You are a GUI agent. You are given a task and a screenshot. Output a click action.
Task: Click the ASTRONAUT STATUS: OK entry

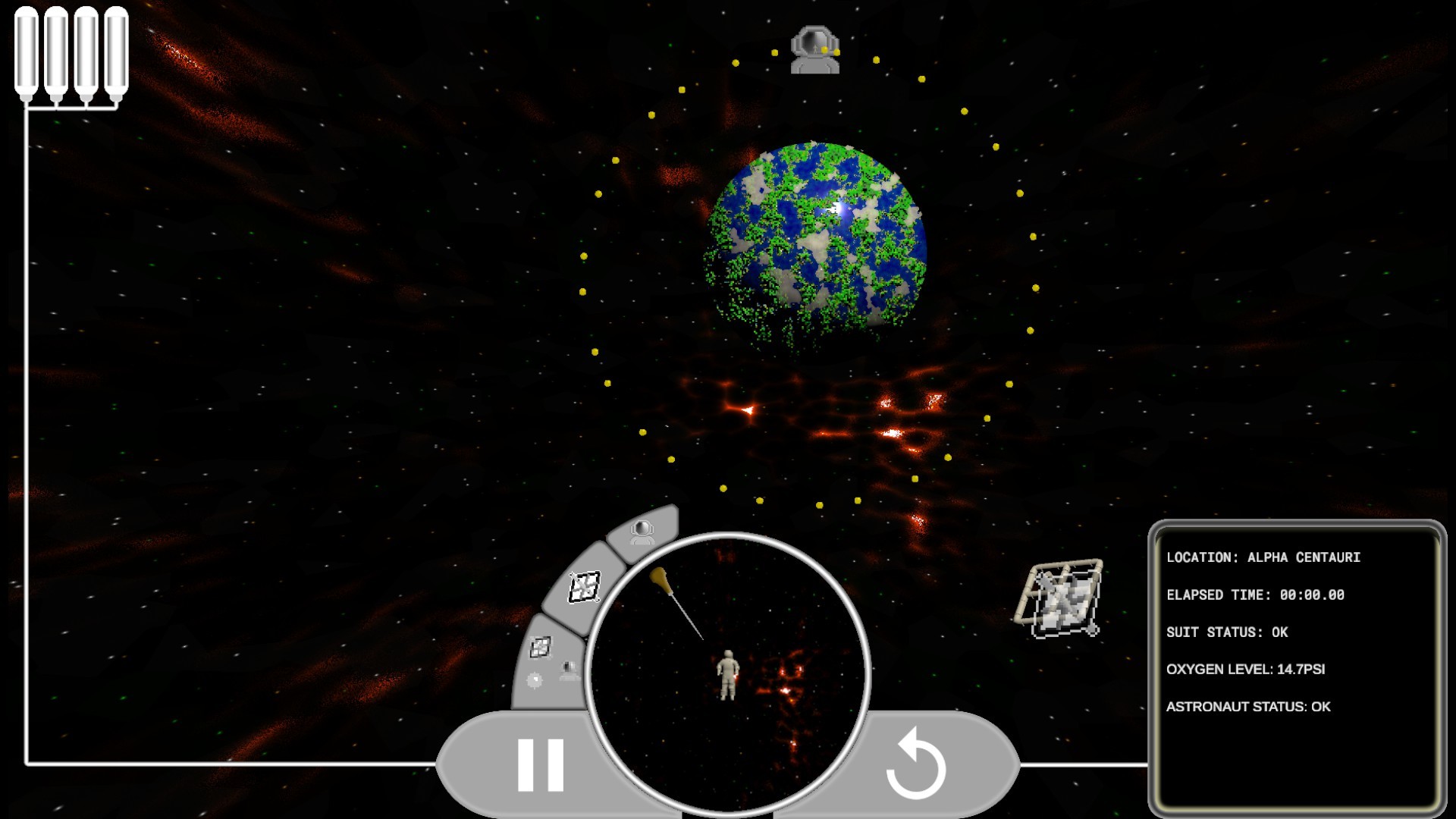[1250, 706]
